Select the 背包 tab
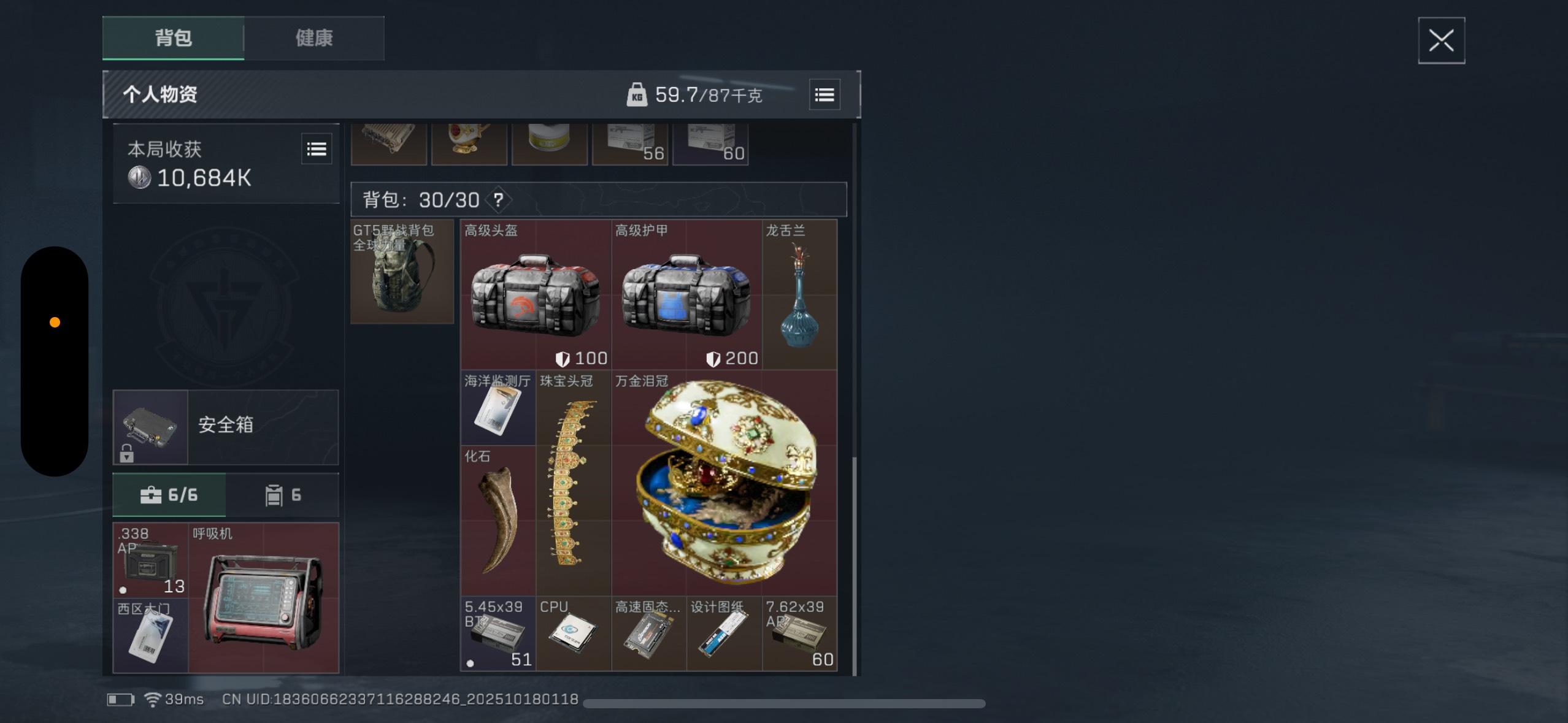Viewport: 1568px width, 723px height. [x=173, y=38]
